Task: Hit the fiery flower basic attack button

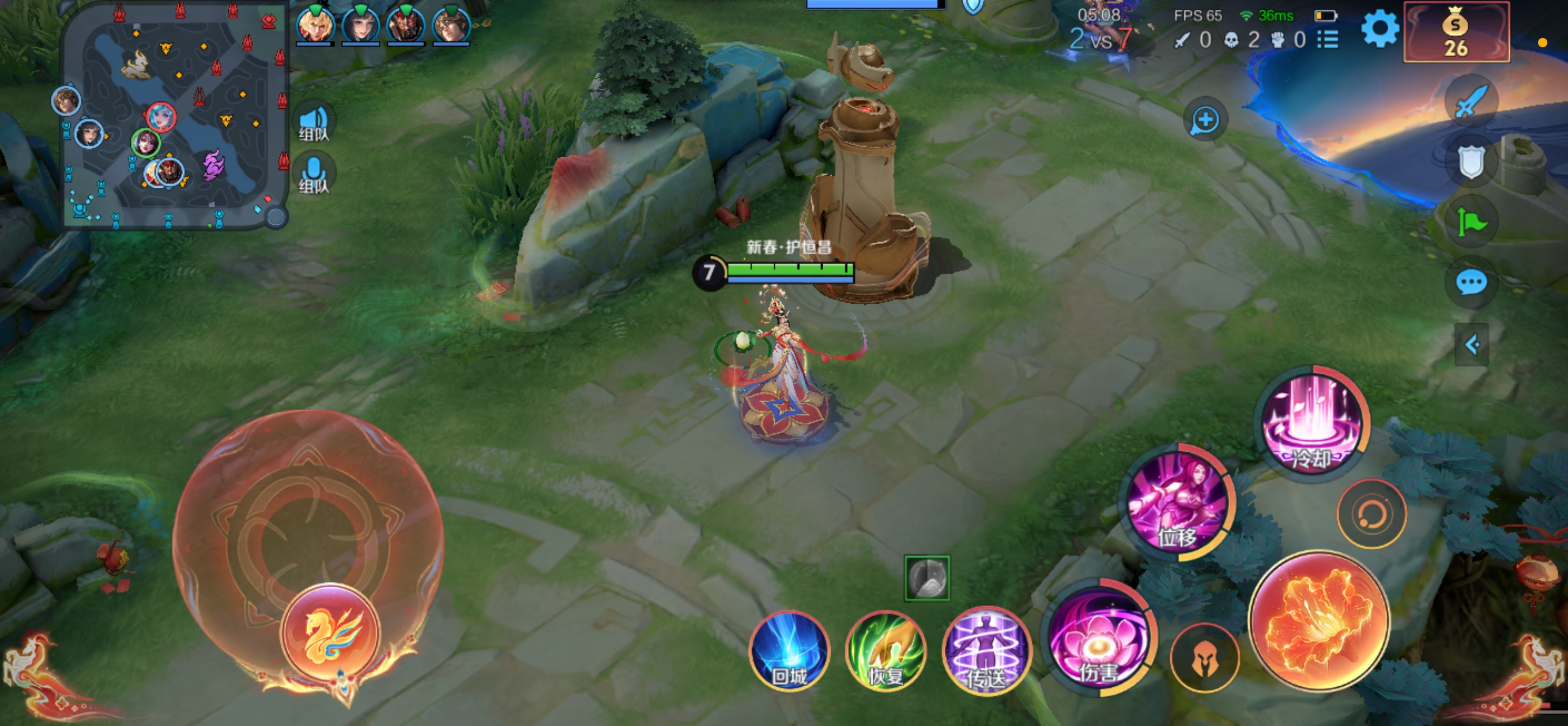Action: [x=1318, y=621]
